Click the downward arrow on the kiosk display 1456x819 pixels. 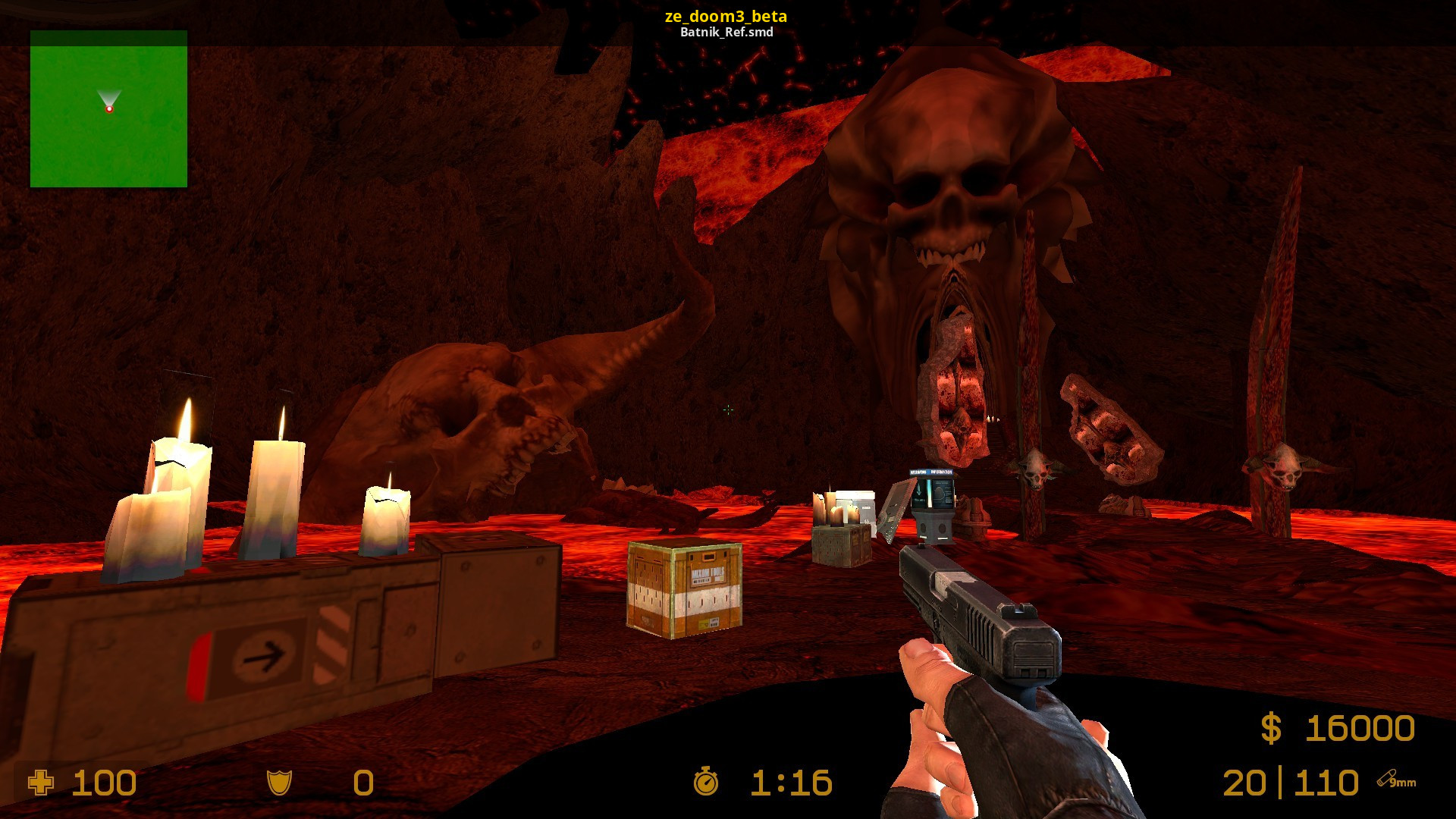pyautogui.click(x=919, y=489)
